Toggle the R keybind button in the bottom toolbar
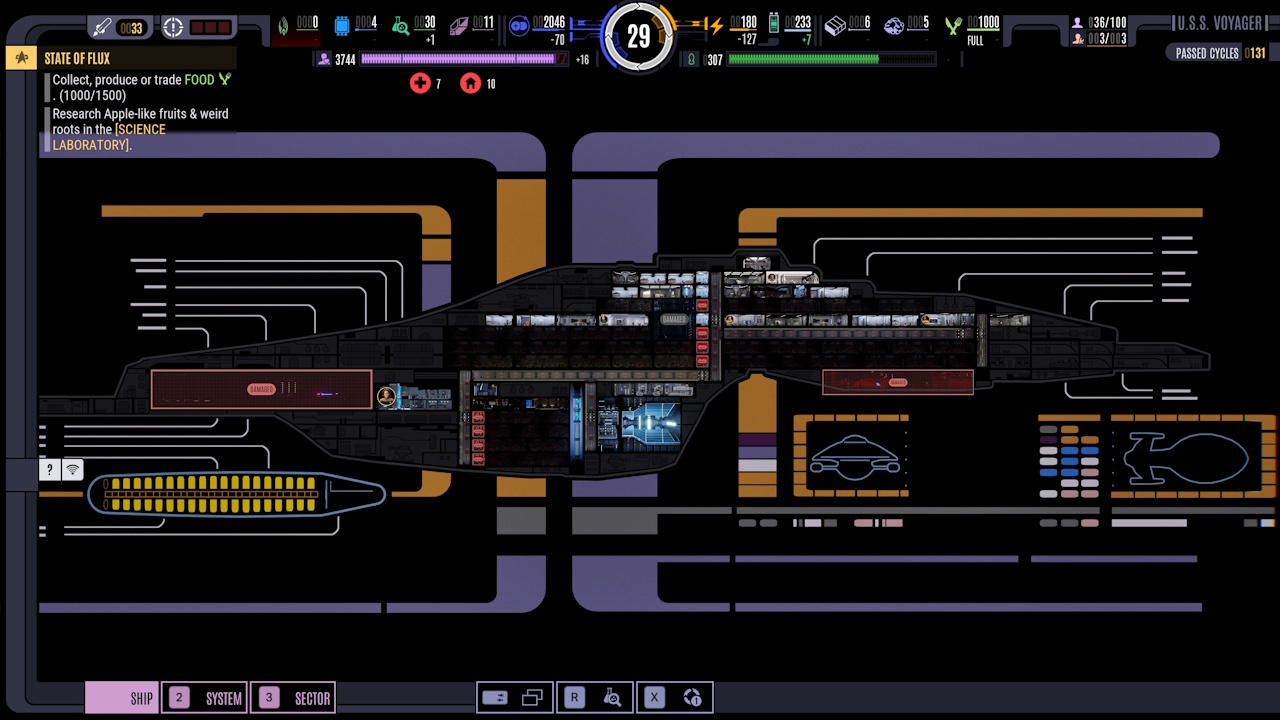Viewport: 1280px width, 720px height. (x=573, y=697)
